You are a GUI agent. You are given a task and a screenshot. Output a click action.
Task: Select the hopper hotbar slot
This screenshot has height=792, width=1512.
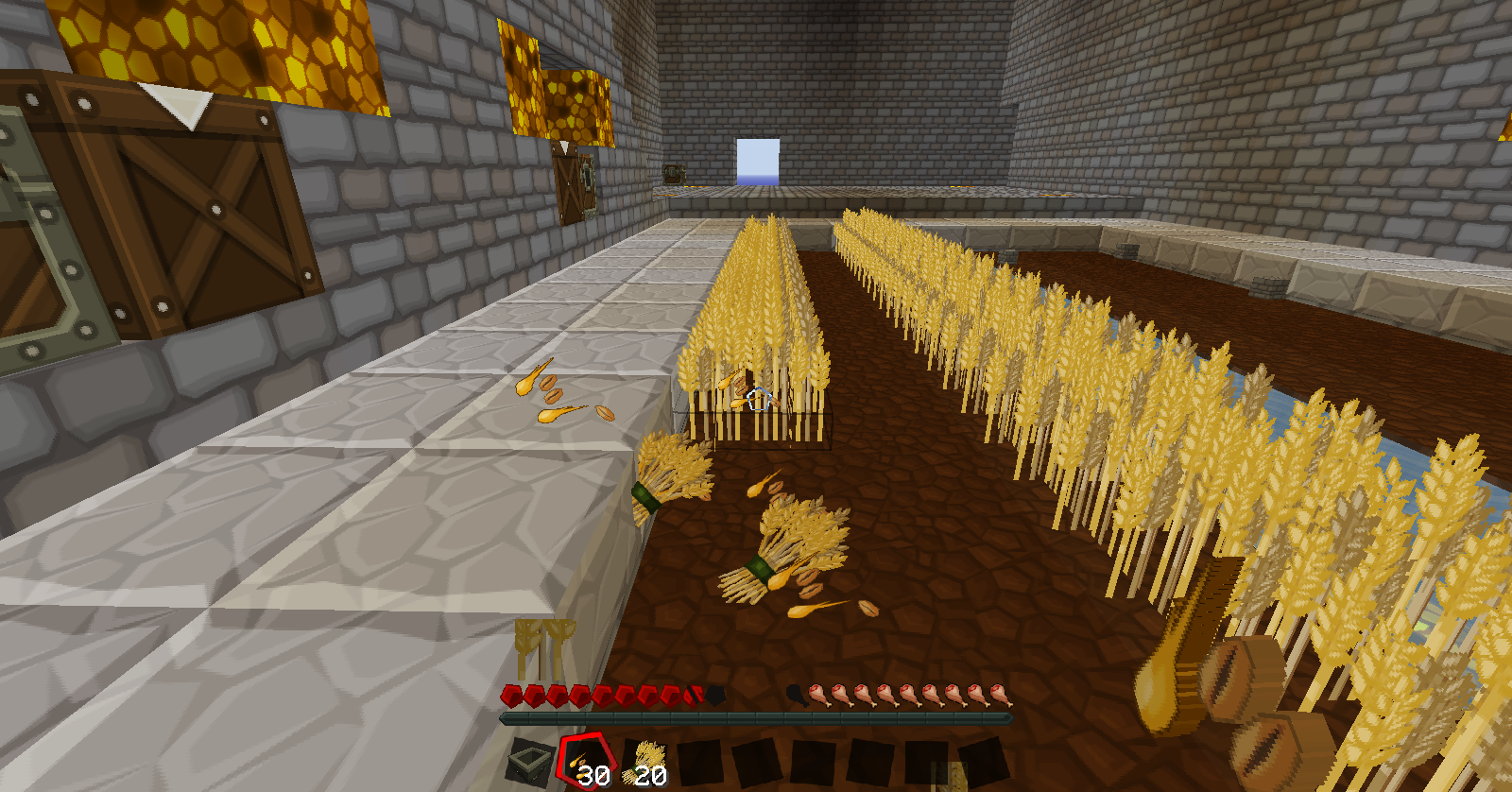pos(529,761)
